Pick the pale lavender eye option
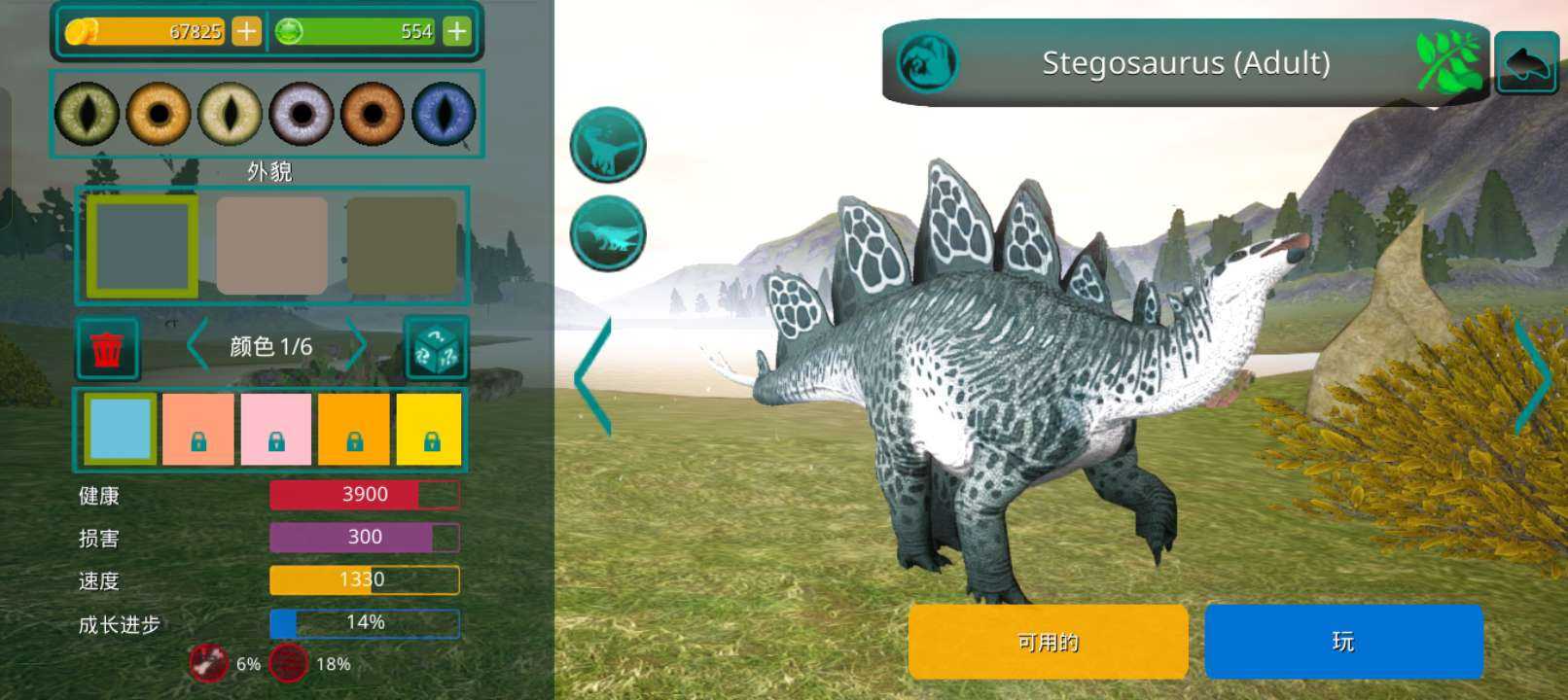The height and width of the screenshot is (700, 1568). pos(302,114)
